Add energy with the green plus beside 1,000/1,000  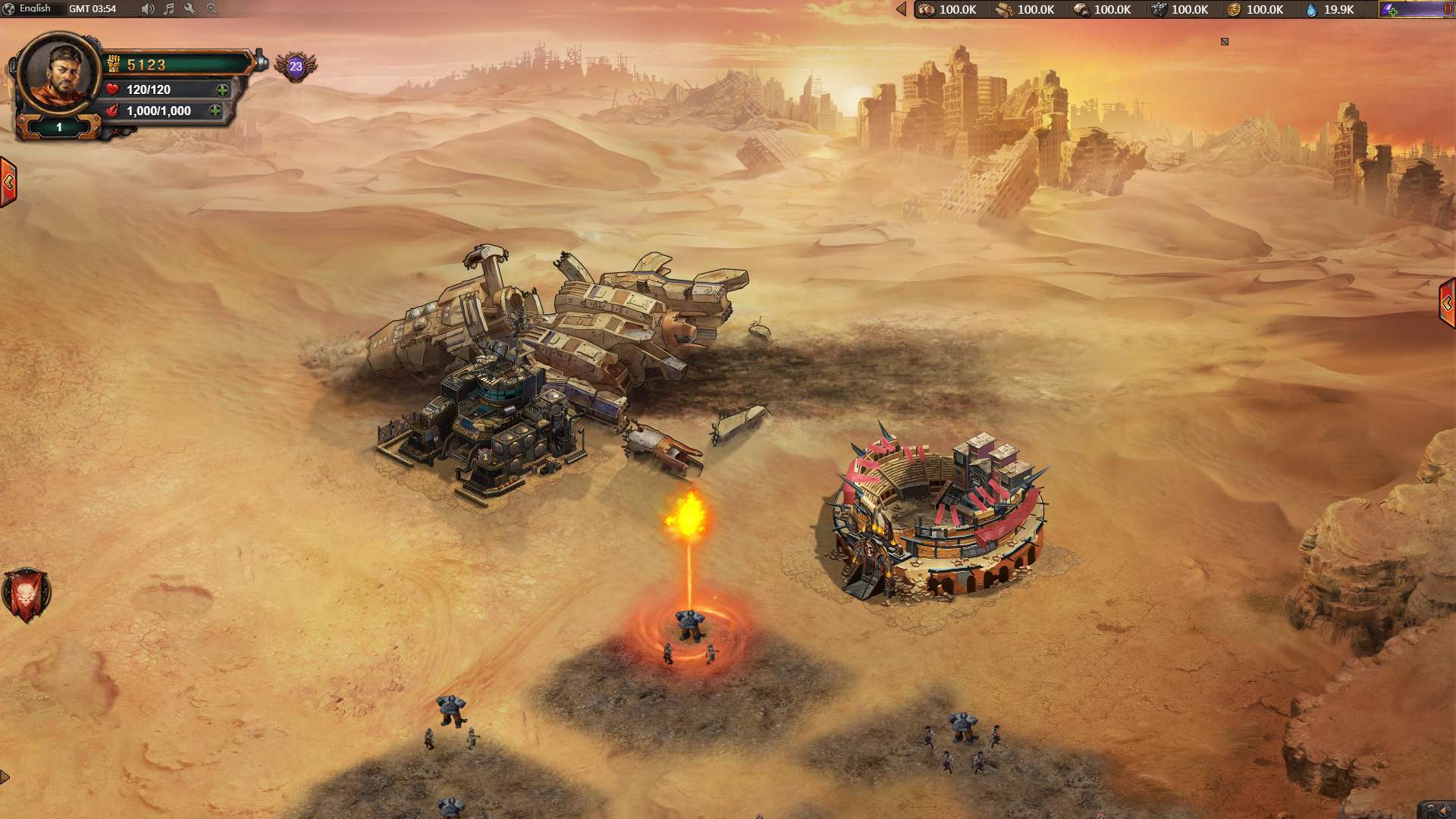(215, 111)
